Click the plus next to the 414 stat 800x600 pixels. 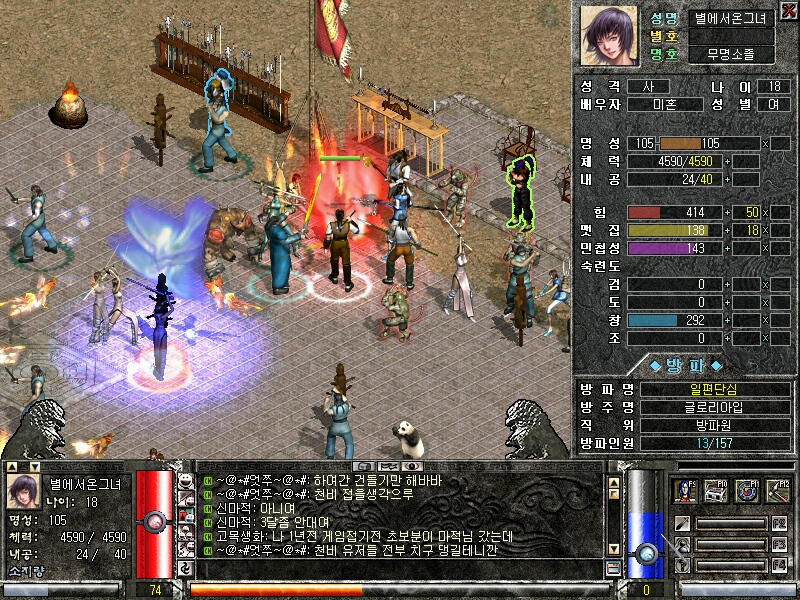(x=727, y=213)
